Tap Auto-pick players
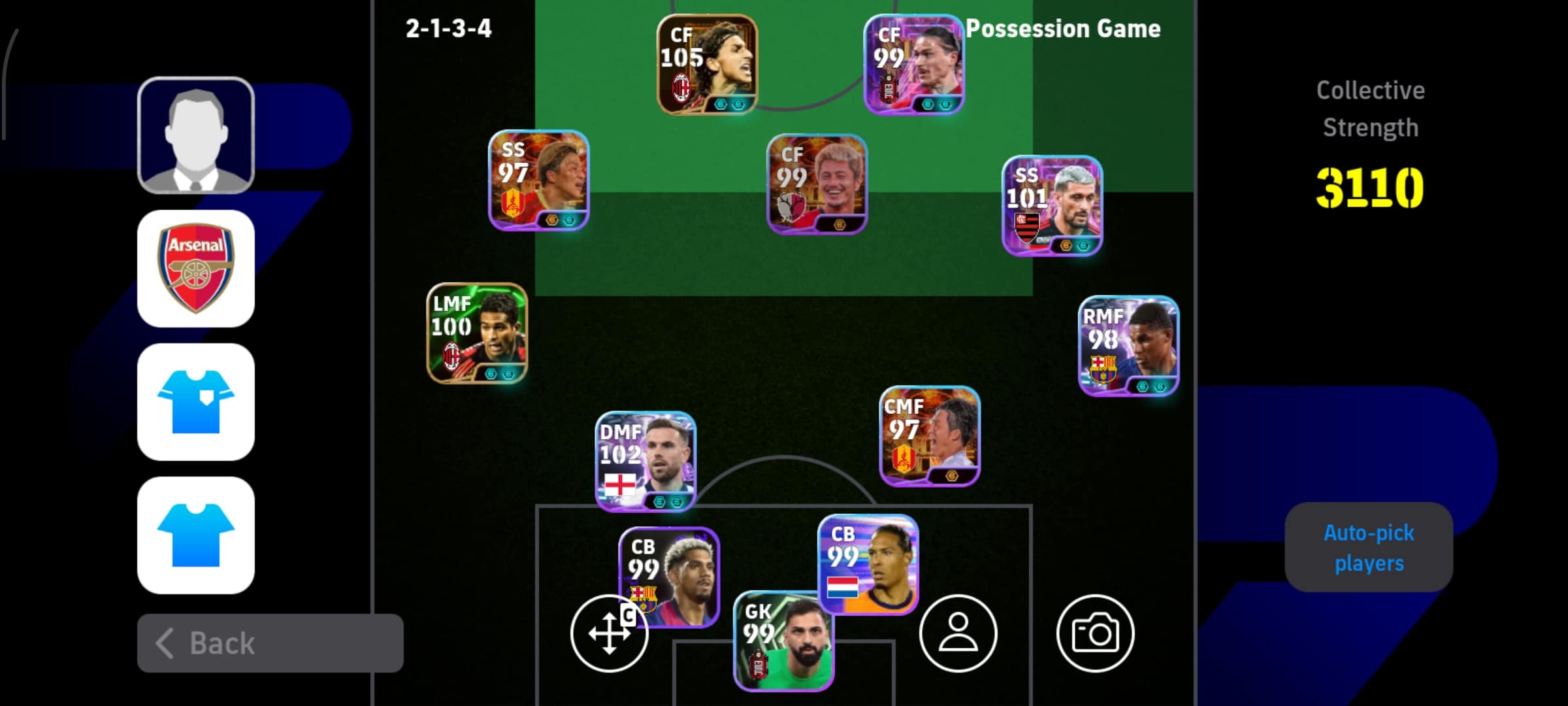 click(1369, 548)
